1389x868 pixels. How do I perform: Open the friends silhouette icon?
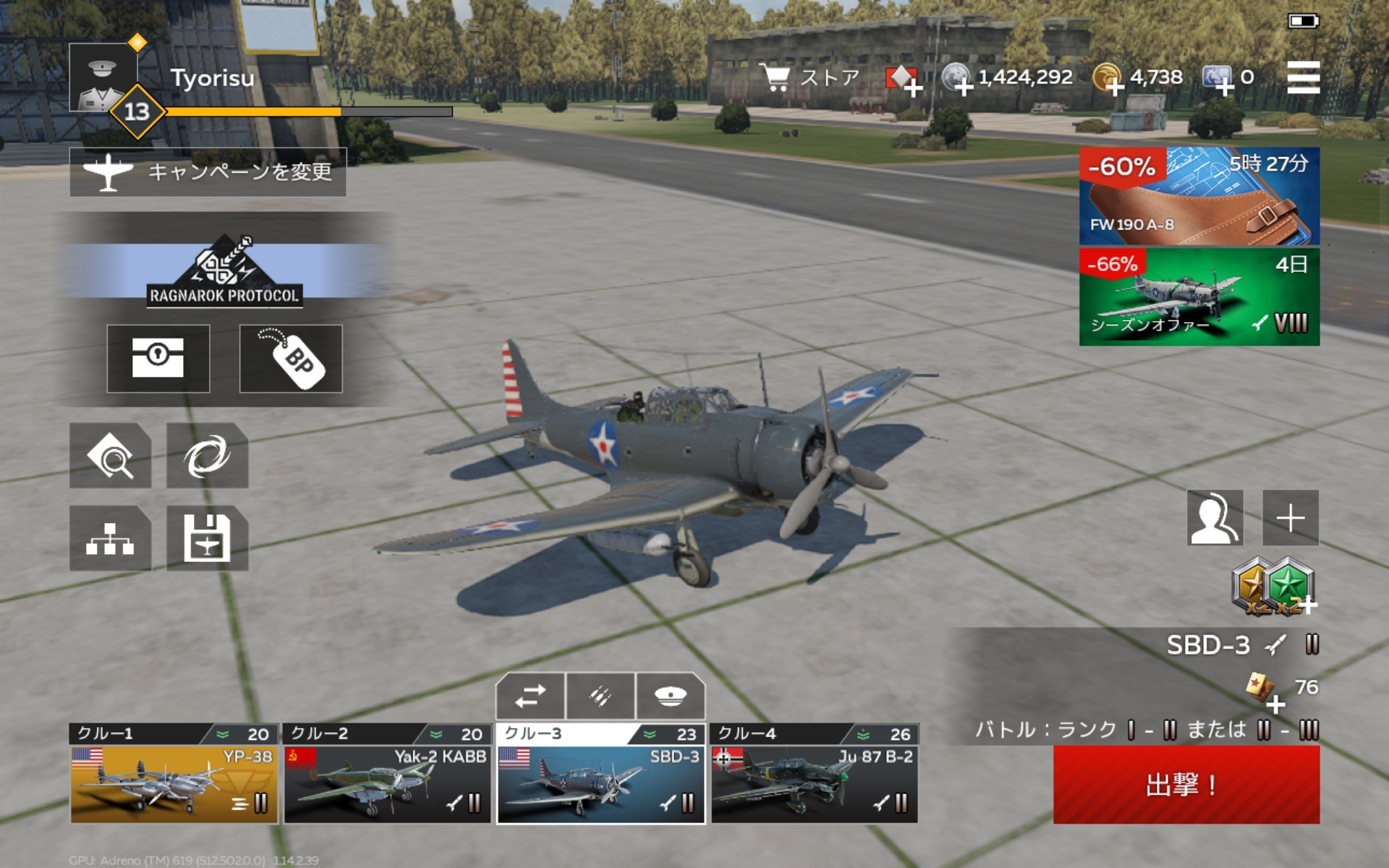click(x=1215, y=518)
